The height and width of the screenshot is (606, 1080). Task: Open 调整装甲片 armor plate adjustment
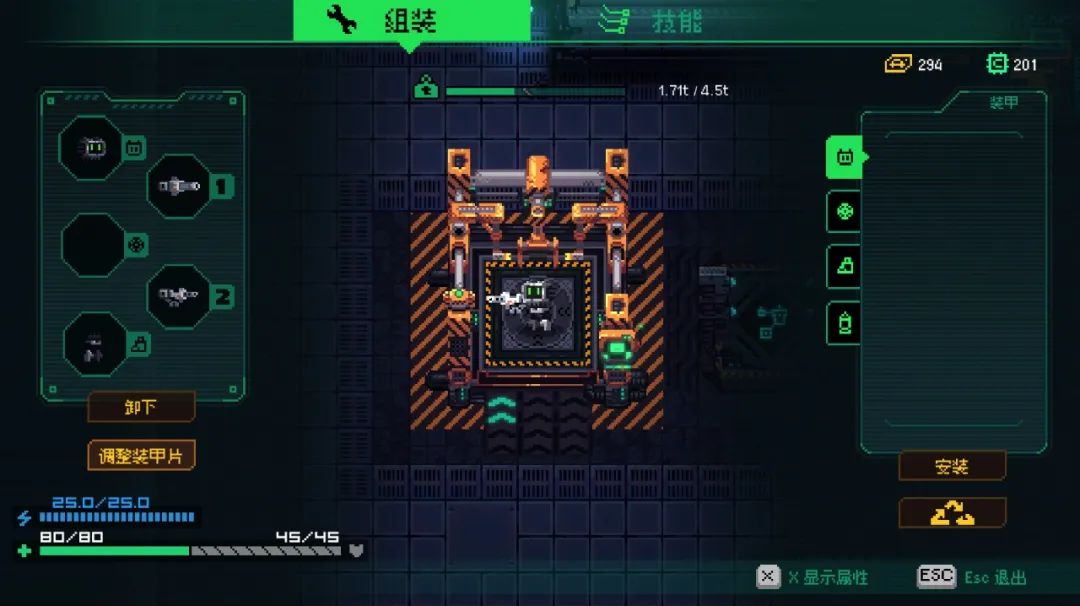pyautogui.click(x=141, y=455)
